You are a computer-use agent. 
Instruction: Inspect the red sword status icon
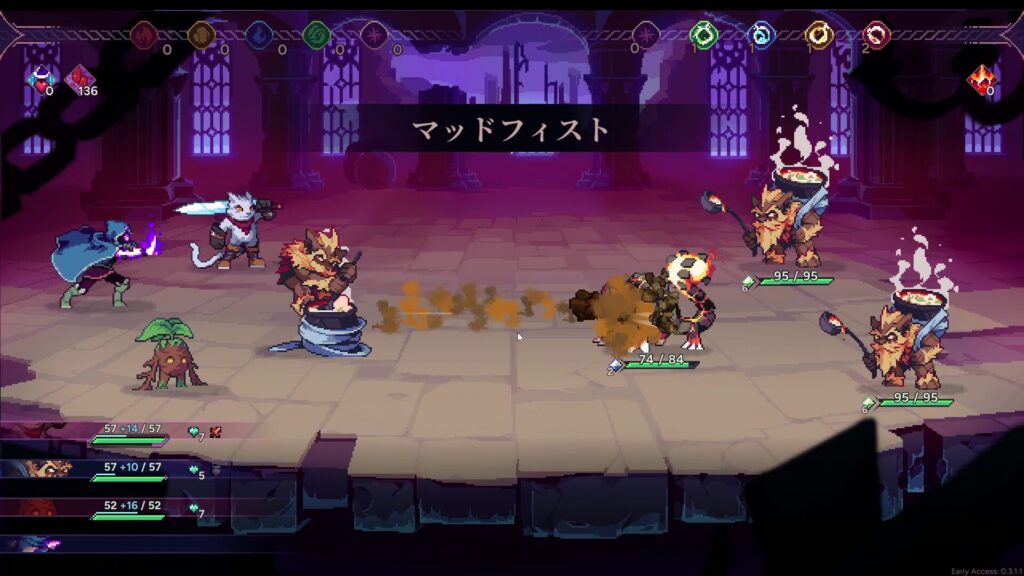tap(215, 432)
